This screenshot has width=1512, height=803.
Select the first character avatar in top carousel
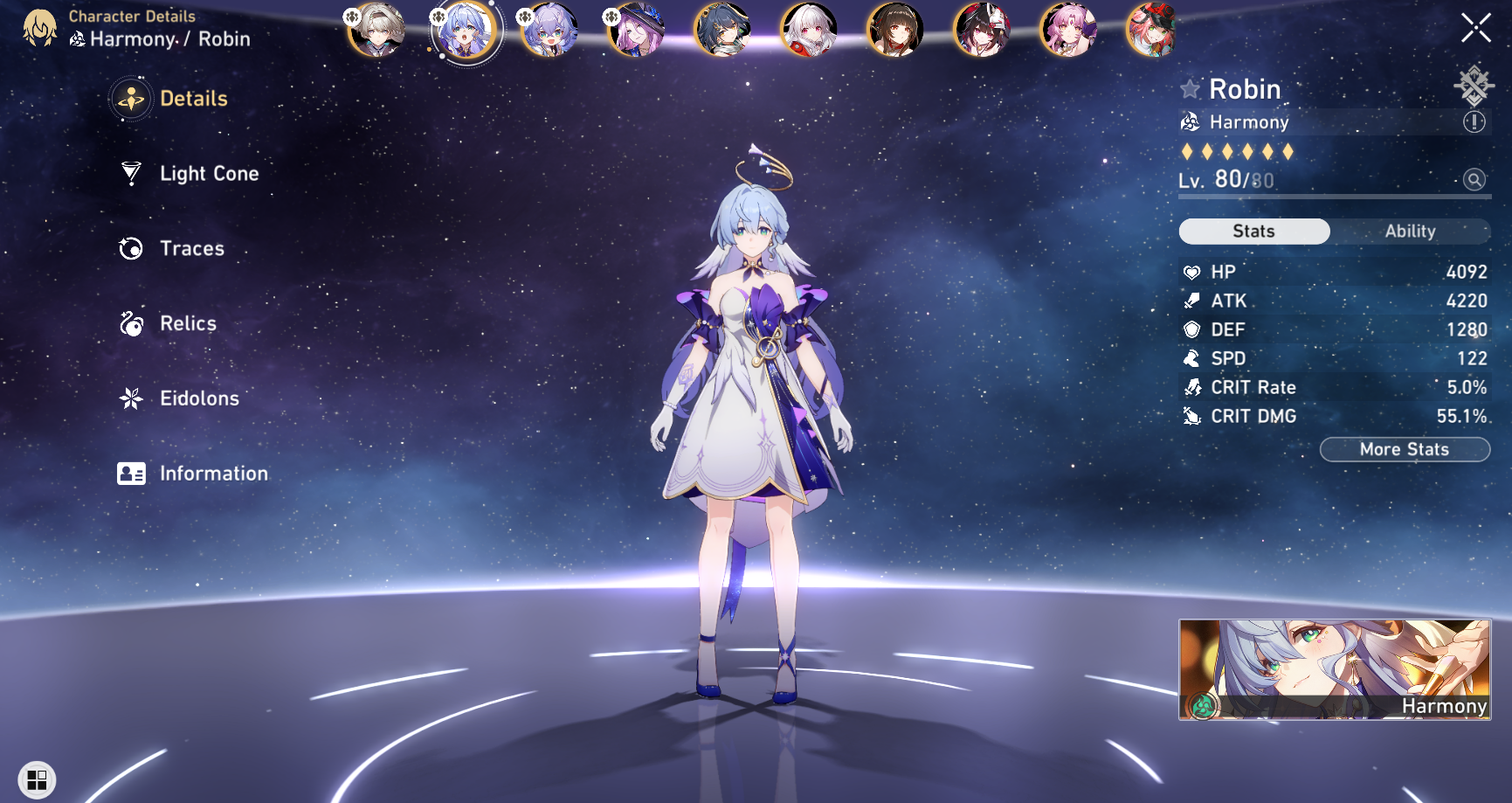[378, 29]
